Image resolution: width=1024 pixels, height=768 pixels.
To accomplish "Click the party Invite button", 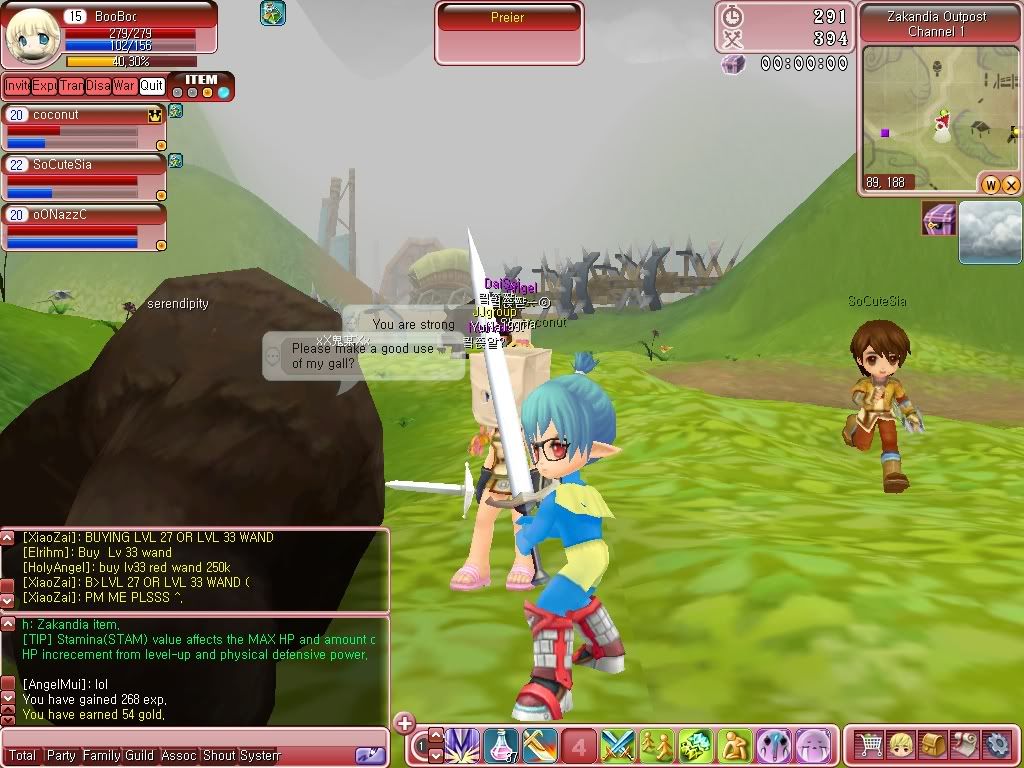I will click(x=17, y=86).
